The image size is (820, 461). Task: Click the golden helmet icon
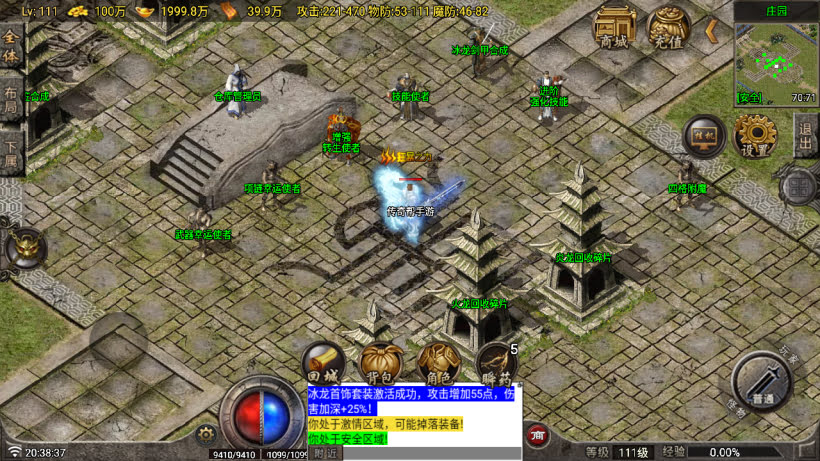point(23,248)
